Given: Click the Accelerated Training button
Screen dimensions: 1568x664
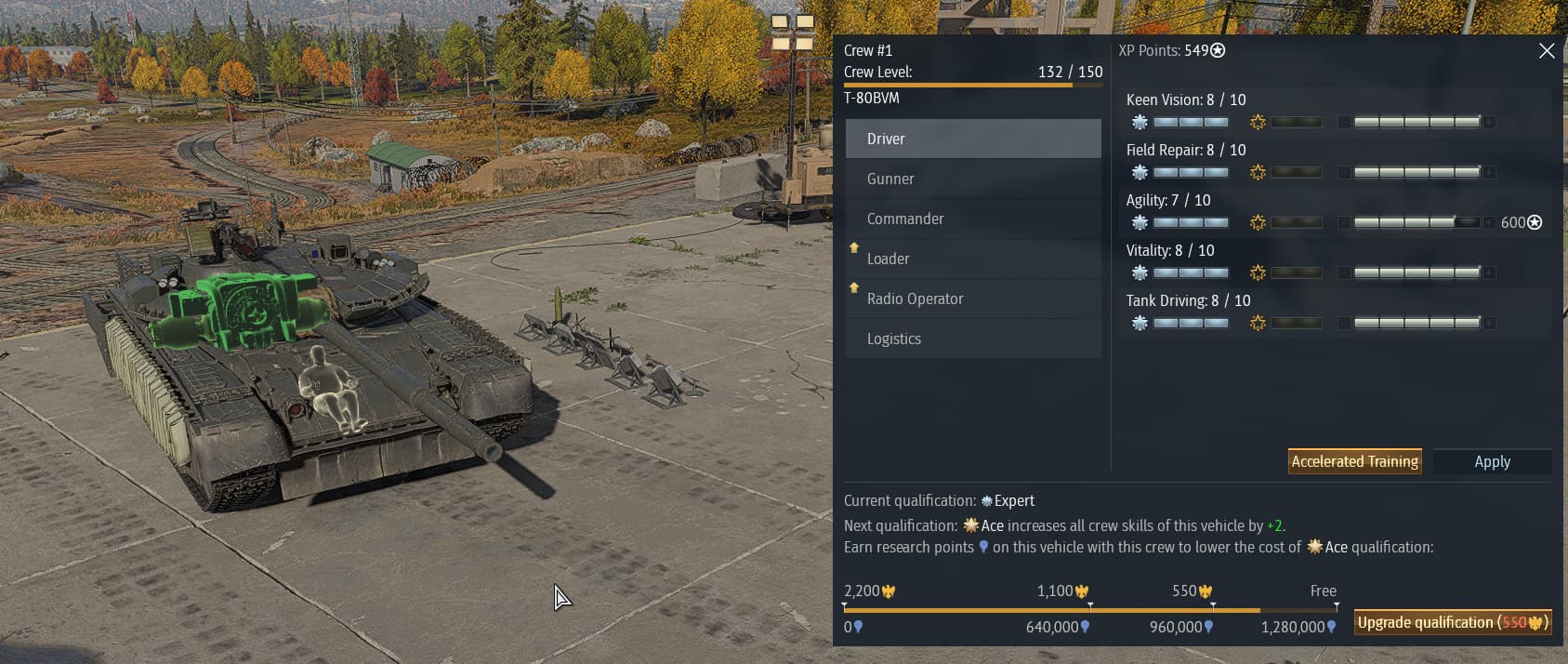Looking at the screenshot, I should click(x=1354, y=461).
